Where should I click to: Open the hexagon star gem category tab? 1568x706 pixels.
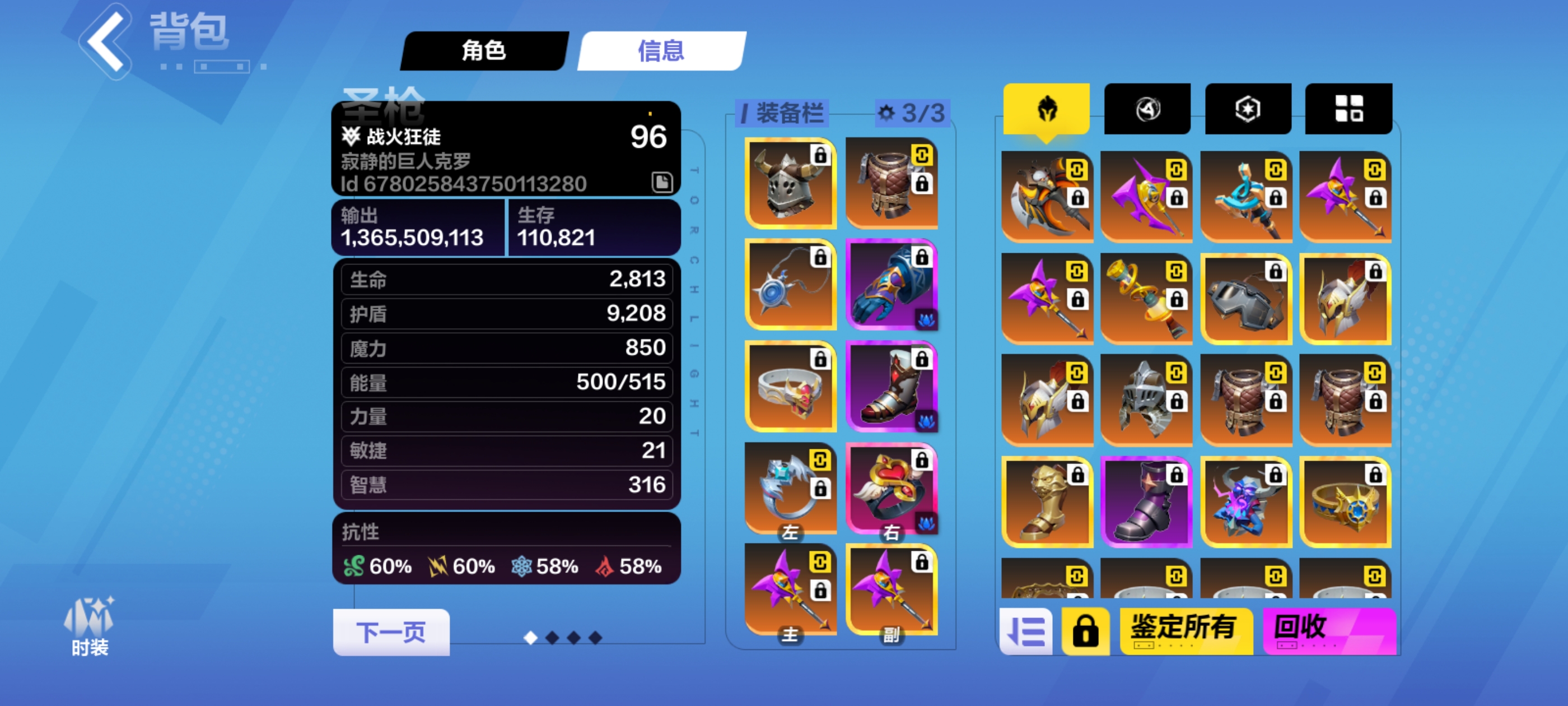coord(1247,109)
